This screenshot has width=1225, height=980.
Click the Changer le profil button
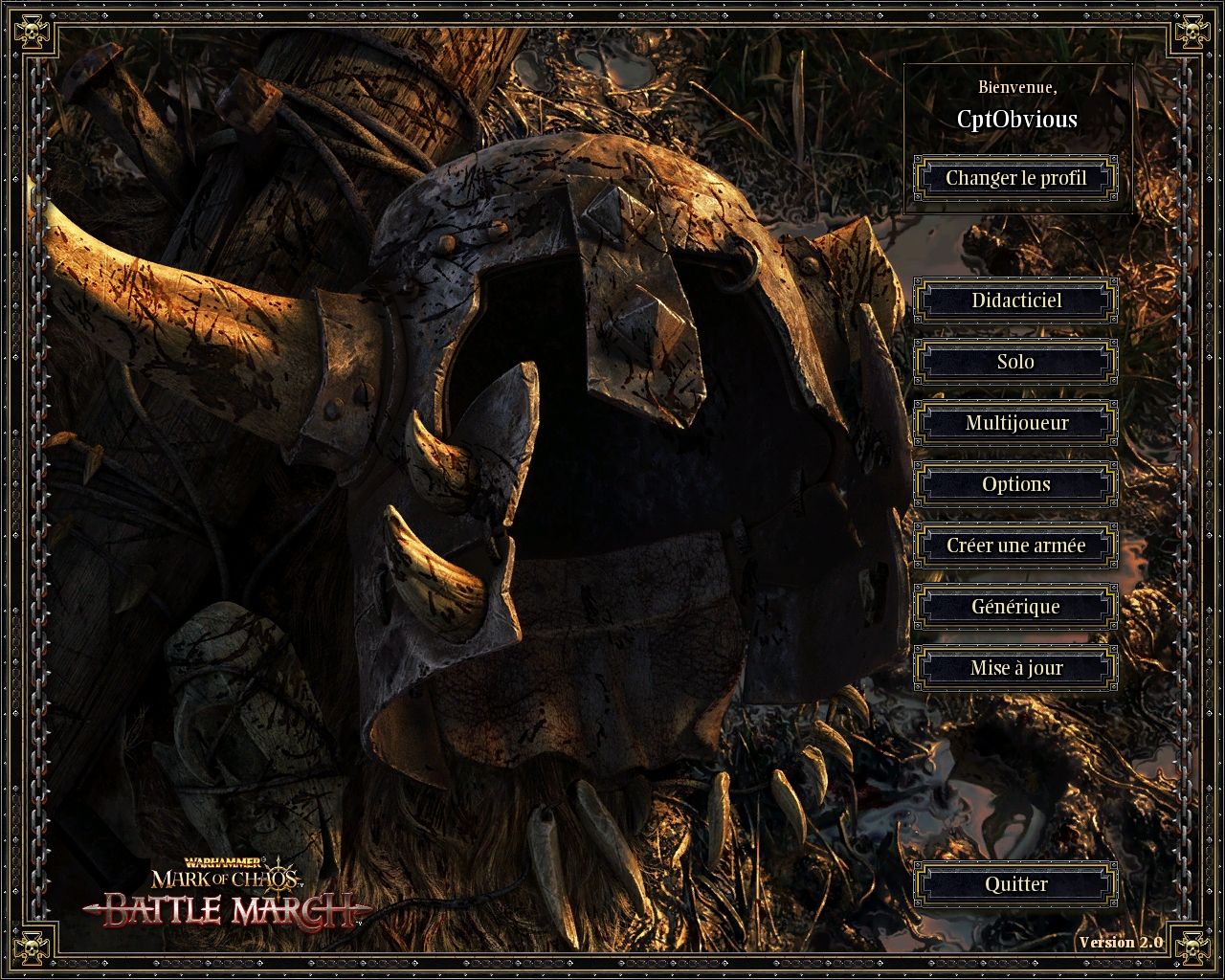point(1015,178)
